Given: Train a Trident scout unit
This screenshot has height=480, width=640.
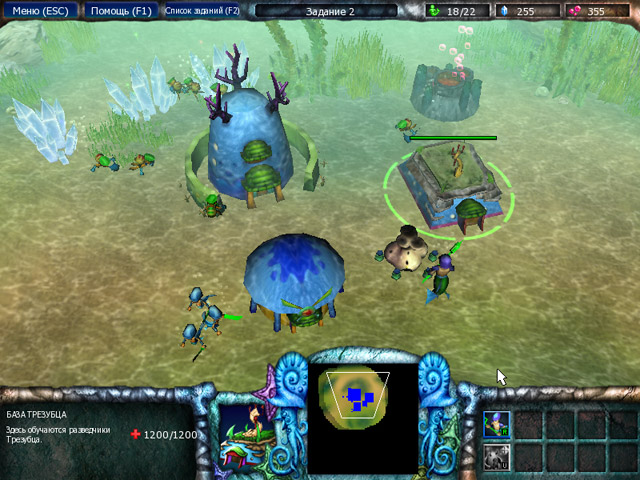Looking at the screenshot, I should 497,423.
